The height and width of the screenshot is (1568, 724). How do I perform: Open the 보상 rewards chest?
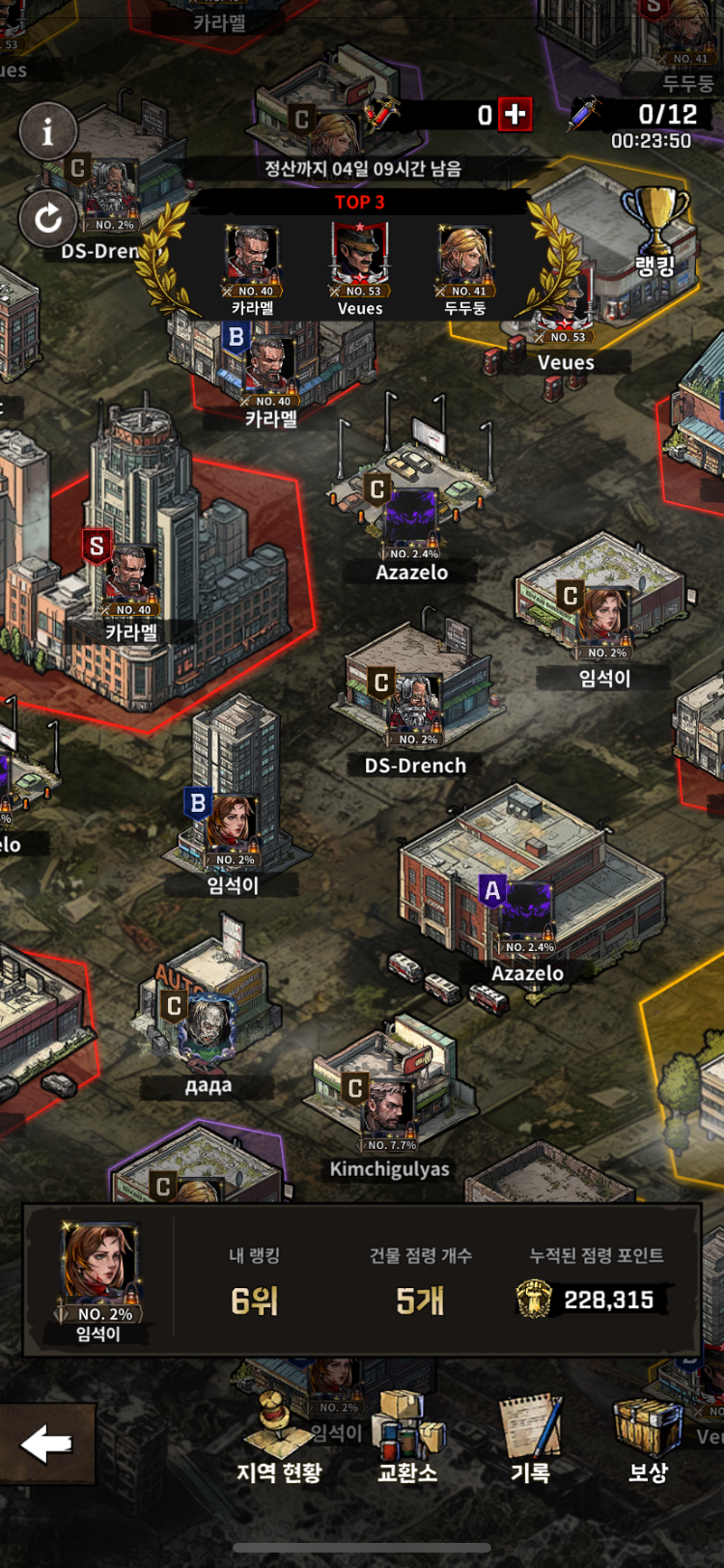coord(648,1440)
